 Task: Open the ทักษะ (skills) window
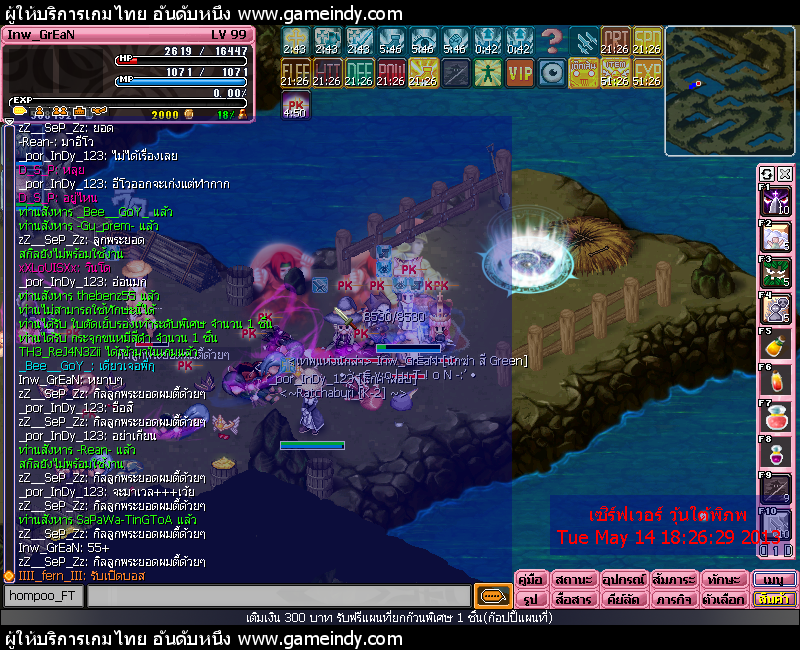click(721, 580)
